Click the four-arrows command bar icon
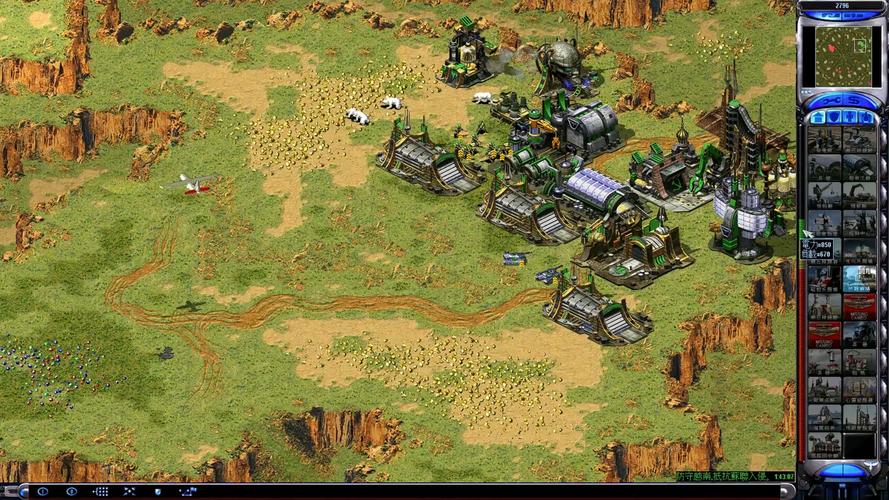Viewport: 889px width, 500px height. point(130,491)
